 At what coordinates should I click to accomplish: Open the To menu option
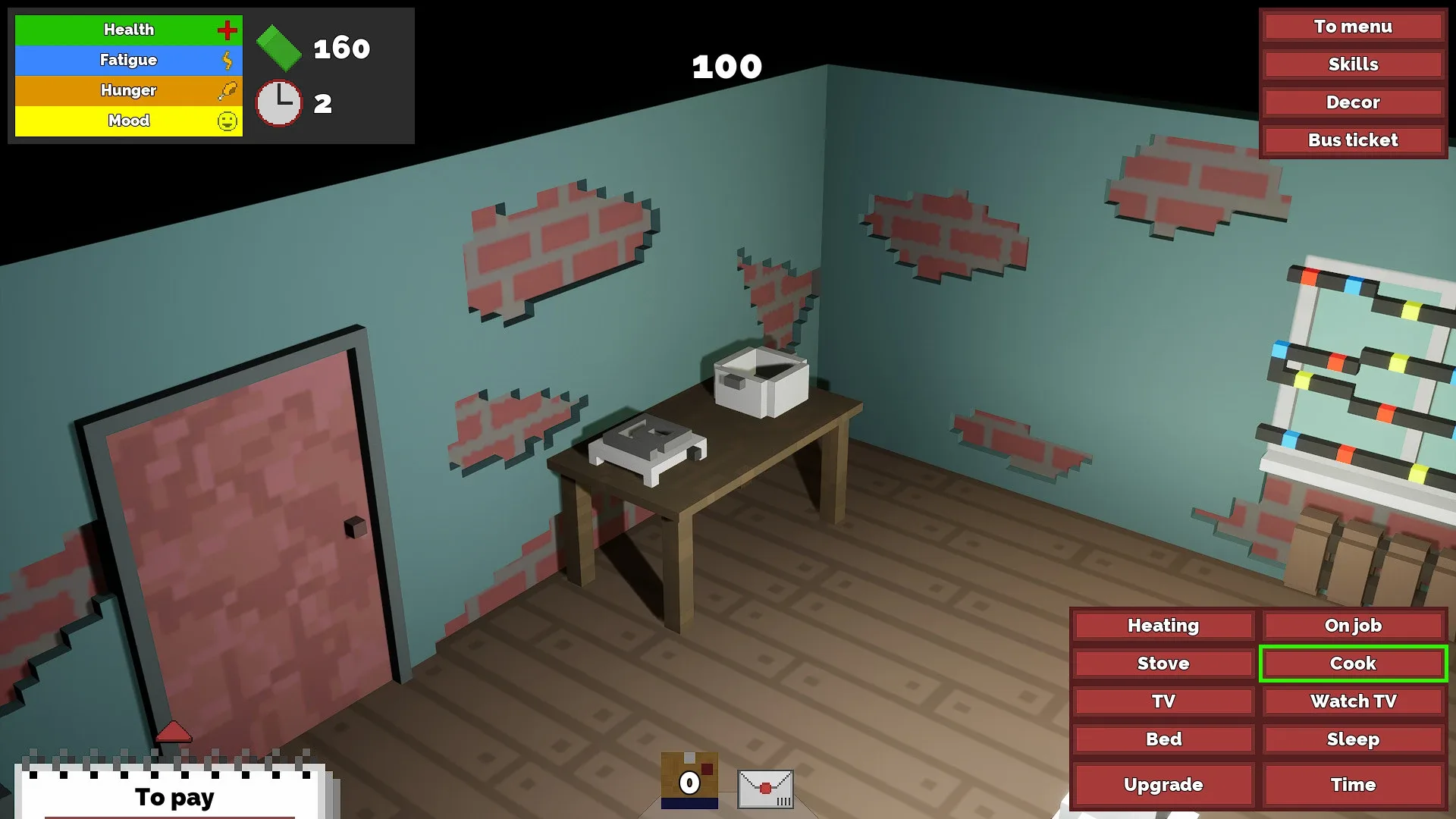point(1352,27)
